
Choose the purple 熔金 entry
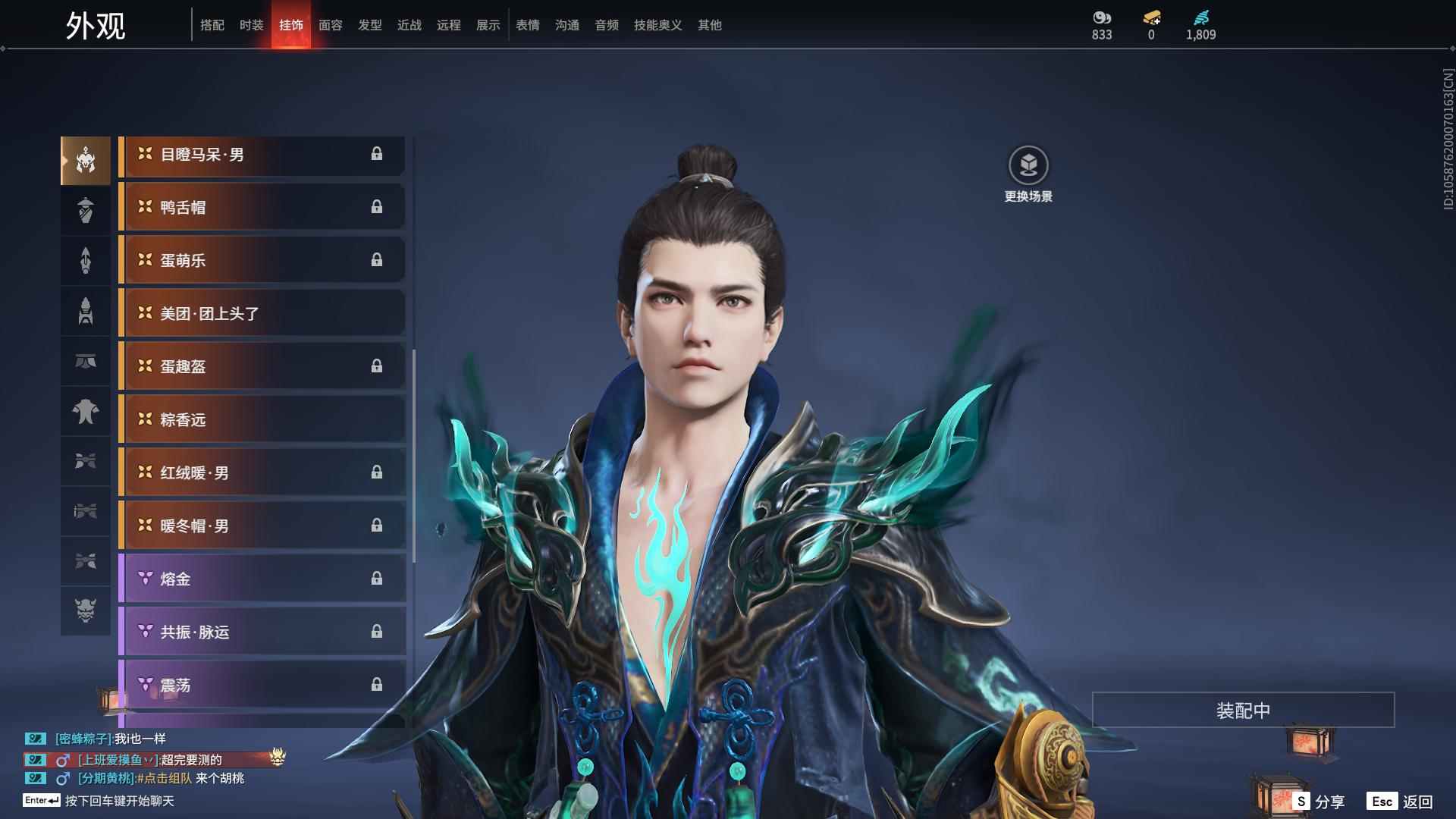point(262,579)
